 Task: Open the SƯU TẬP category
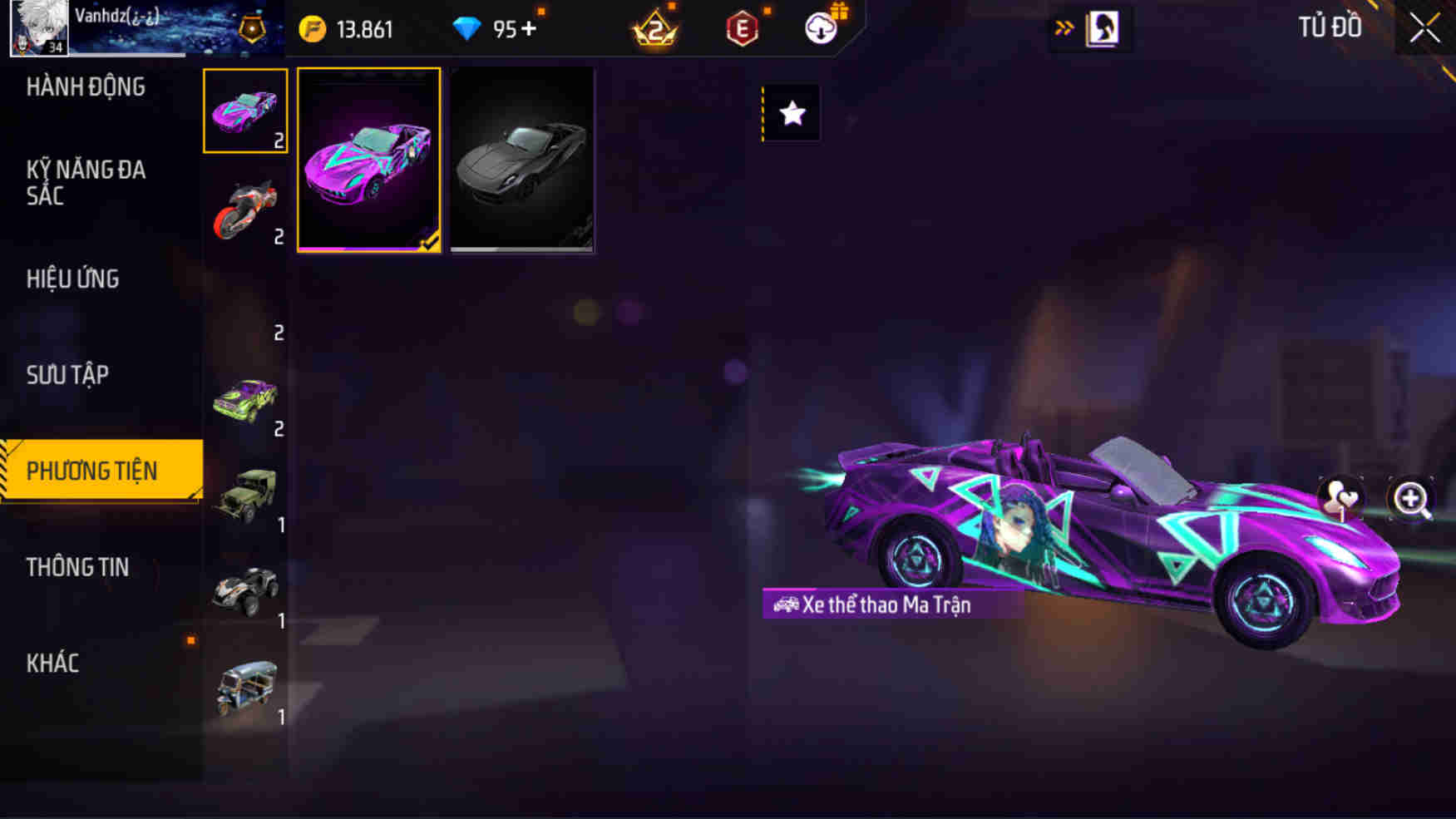click(x=68, y=375)
